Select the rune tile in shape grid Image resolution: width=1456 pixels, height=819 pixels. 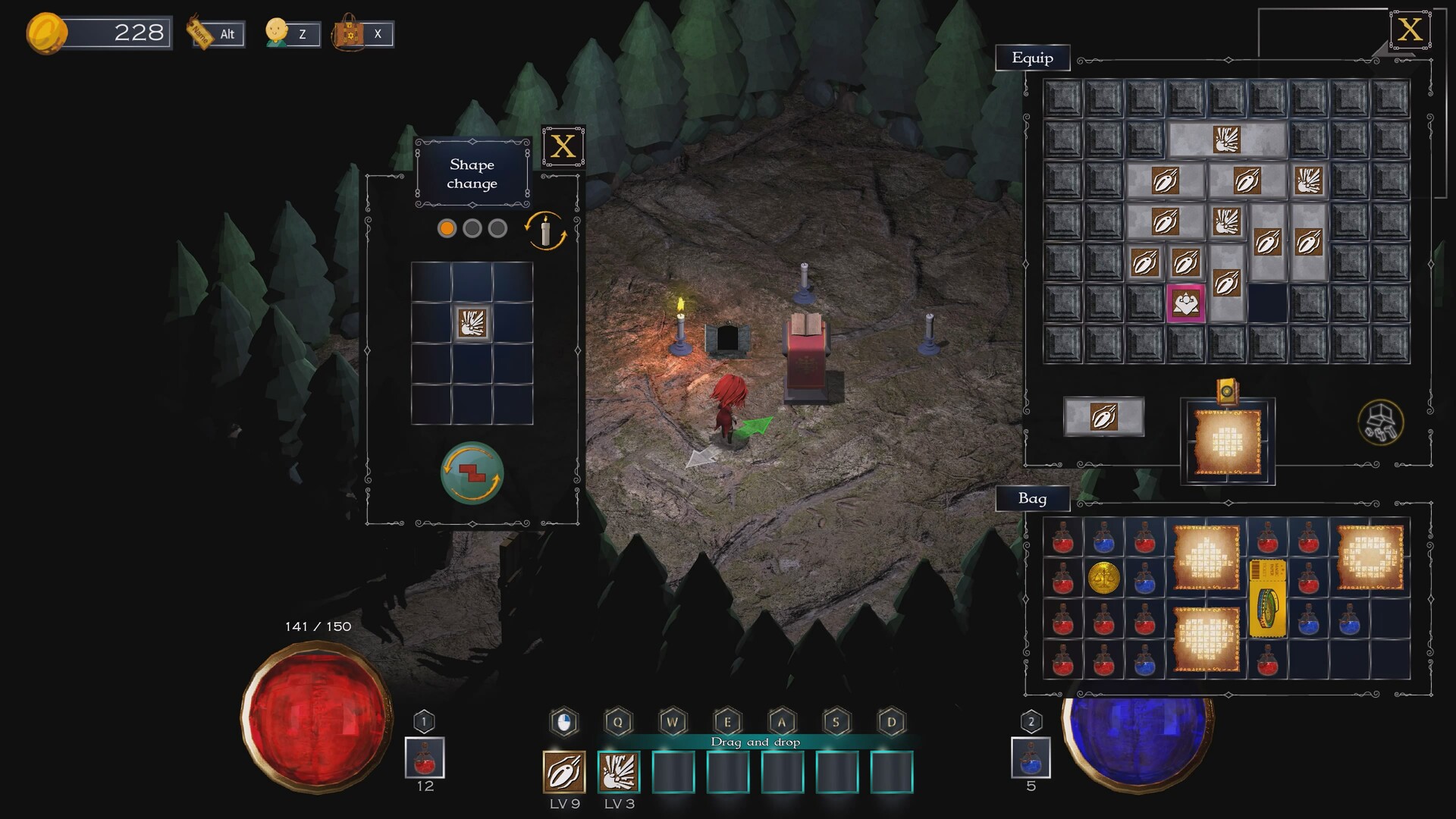pos(472,323)
